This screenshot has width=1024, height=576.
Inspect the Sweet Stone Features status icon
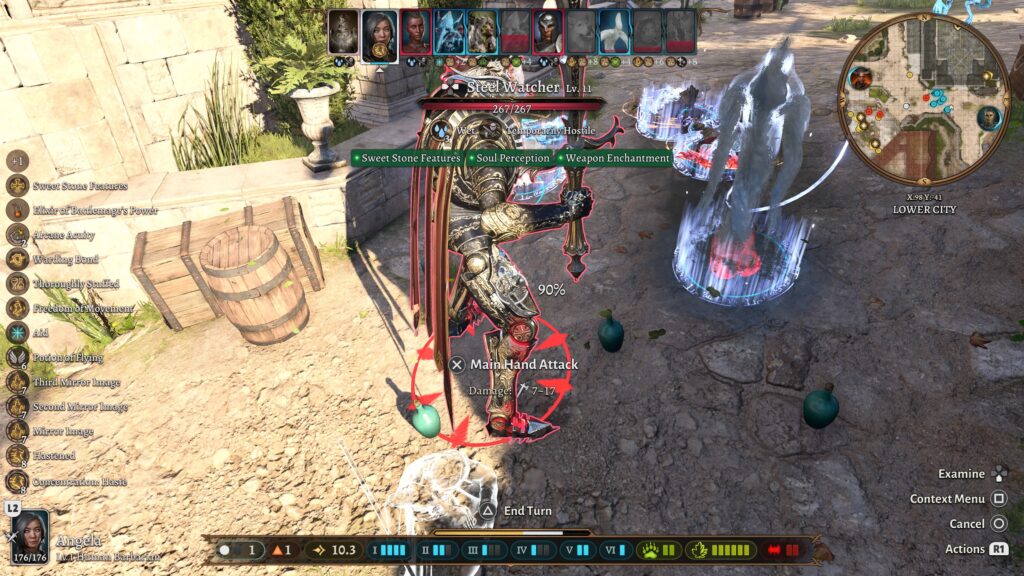[18, 185]
